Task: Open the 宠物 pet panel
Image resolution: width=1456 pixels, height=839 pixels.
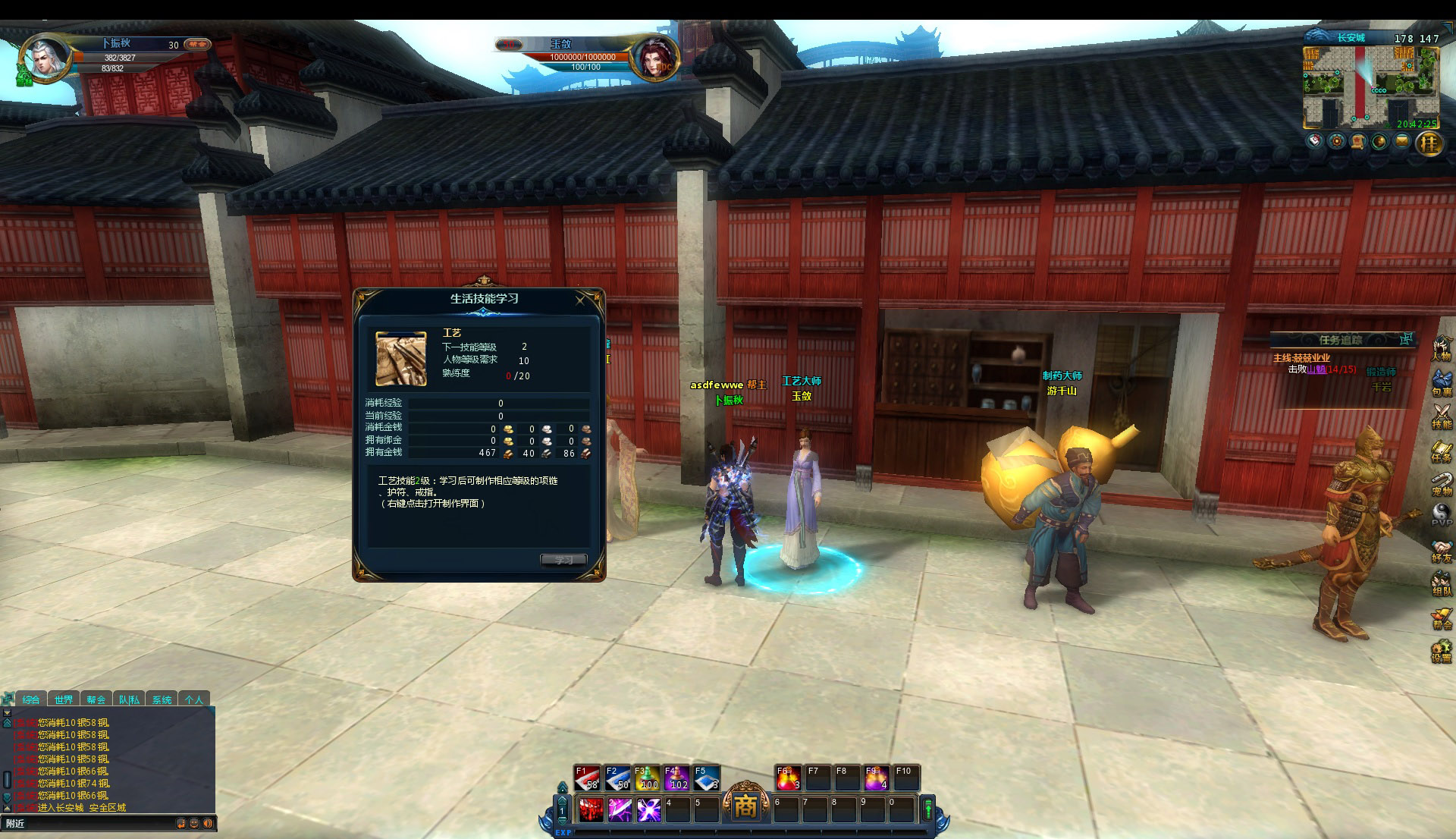Action: [1441, 483]
